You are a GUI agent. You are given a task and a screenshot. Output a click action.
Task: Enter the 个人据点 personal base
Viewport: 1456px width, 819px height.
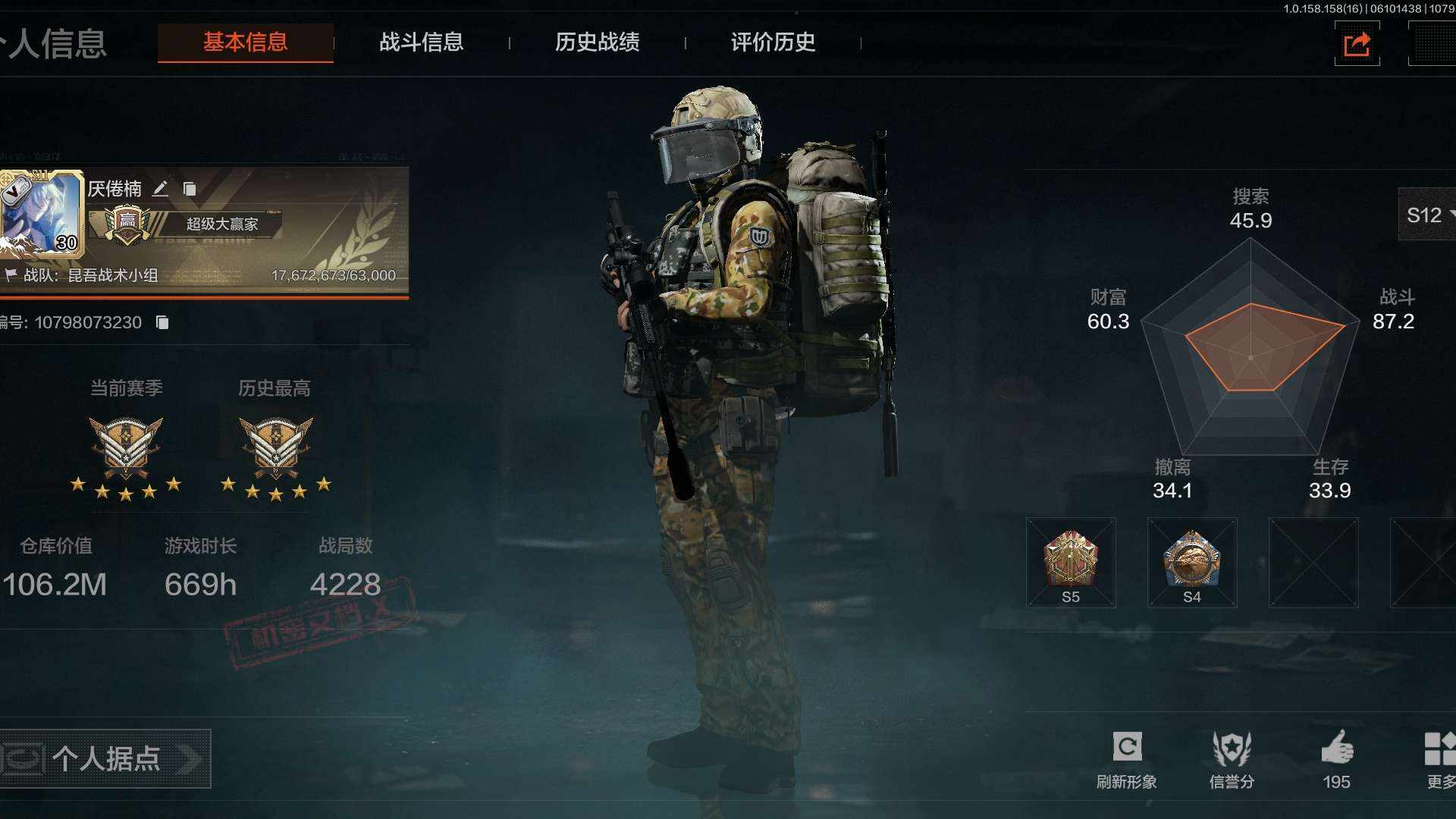click(x=105, y=758)
